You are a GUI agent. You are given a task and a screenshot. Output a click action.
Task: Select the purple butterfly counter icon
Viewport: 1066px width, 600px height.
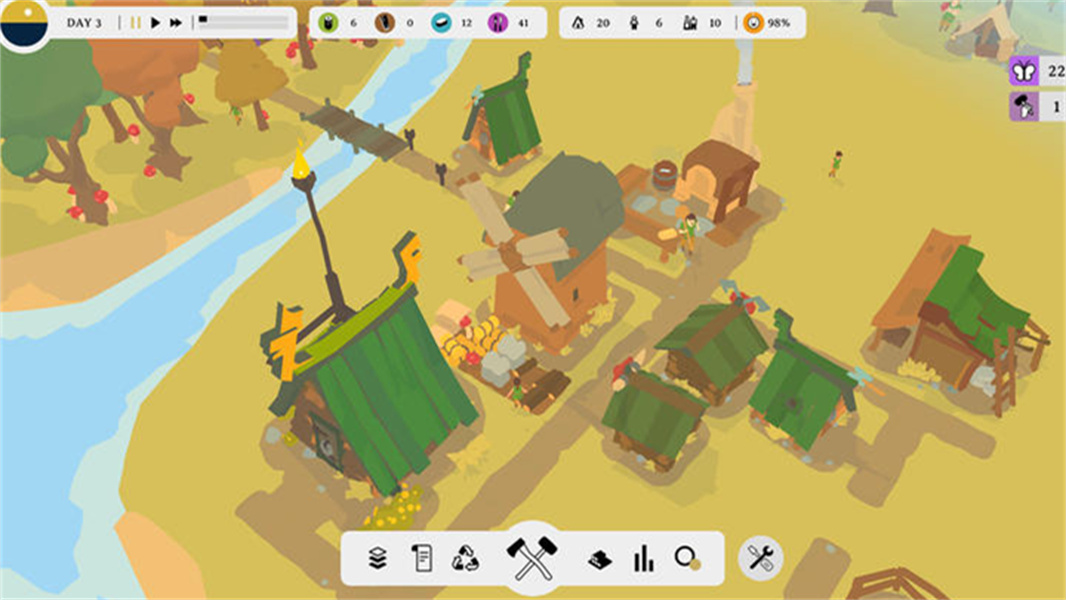tap(1023, 71)
